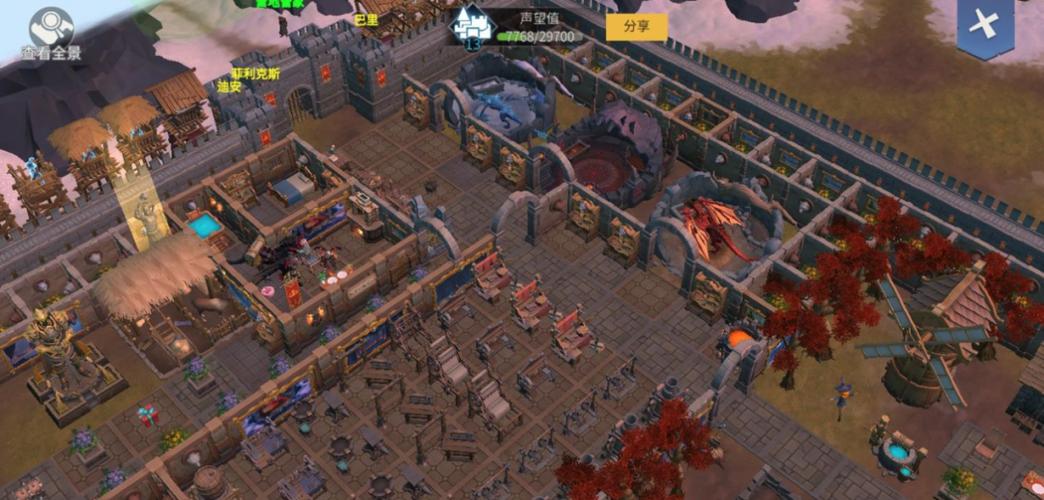Screen dimensions: 1044x500
Task: Tap the yellow 分享 share button
Action: 637,27
